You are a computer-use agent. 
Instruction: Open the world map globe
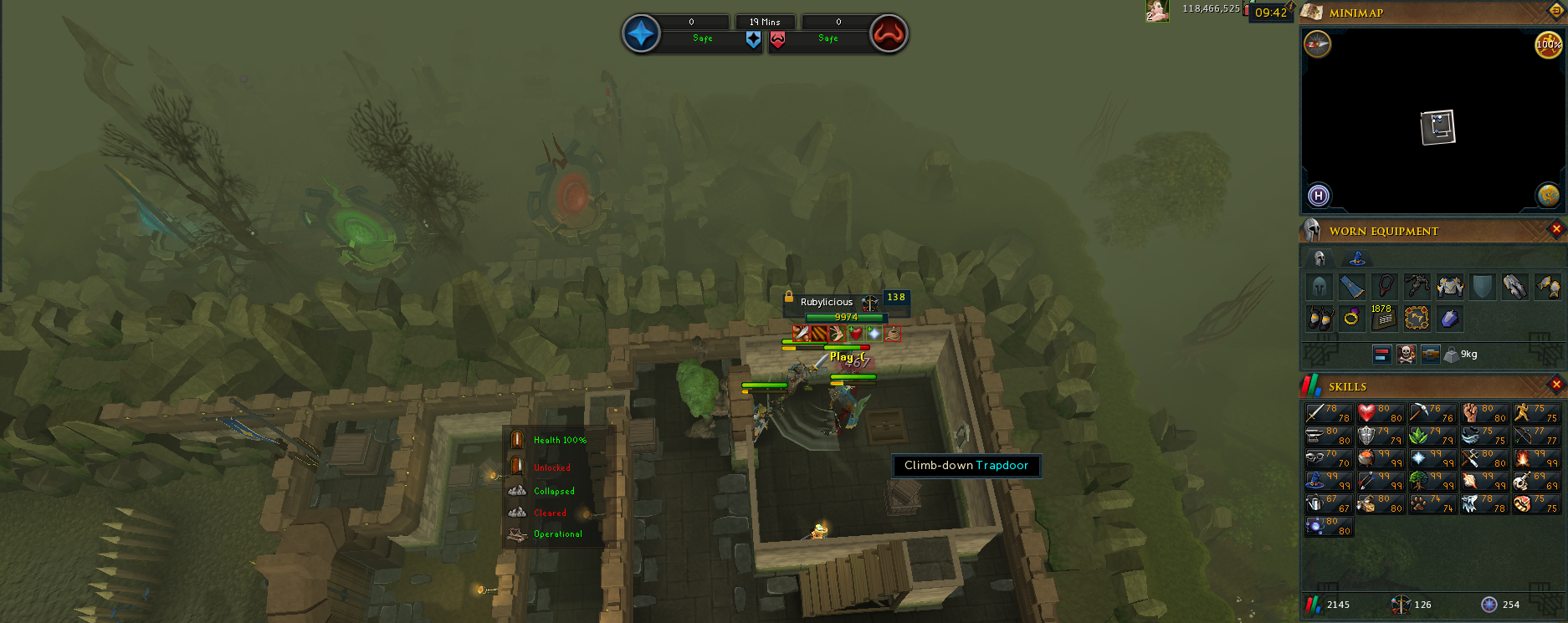1548,196
